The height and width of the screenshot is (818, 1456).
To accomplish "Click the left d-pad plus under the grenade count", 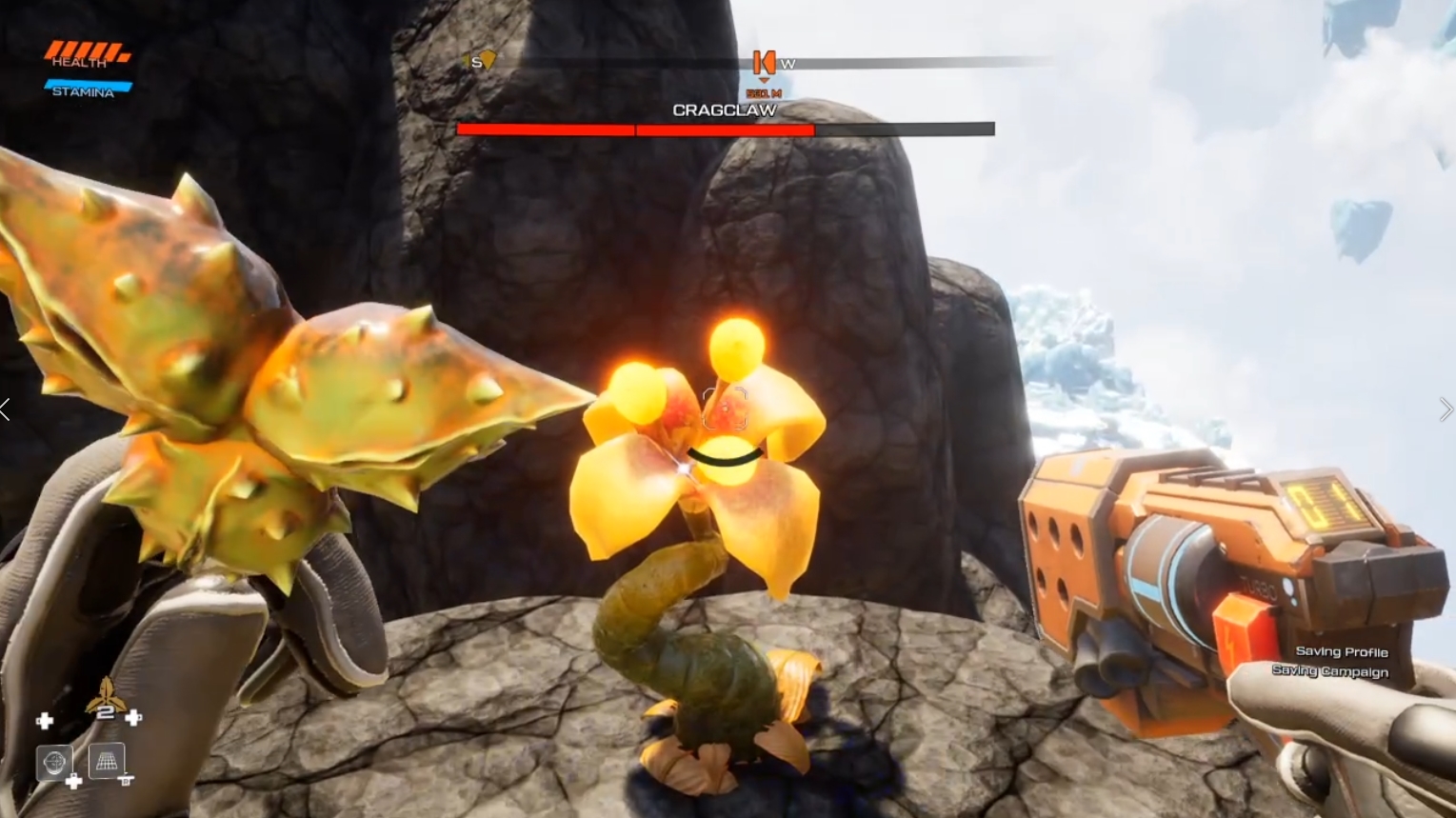I will click(x=45, y=721).
